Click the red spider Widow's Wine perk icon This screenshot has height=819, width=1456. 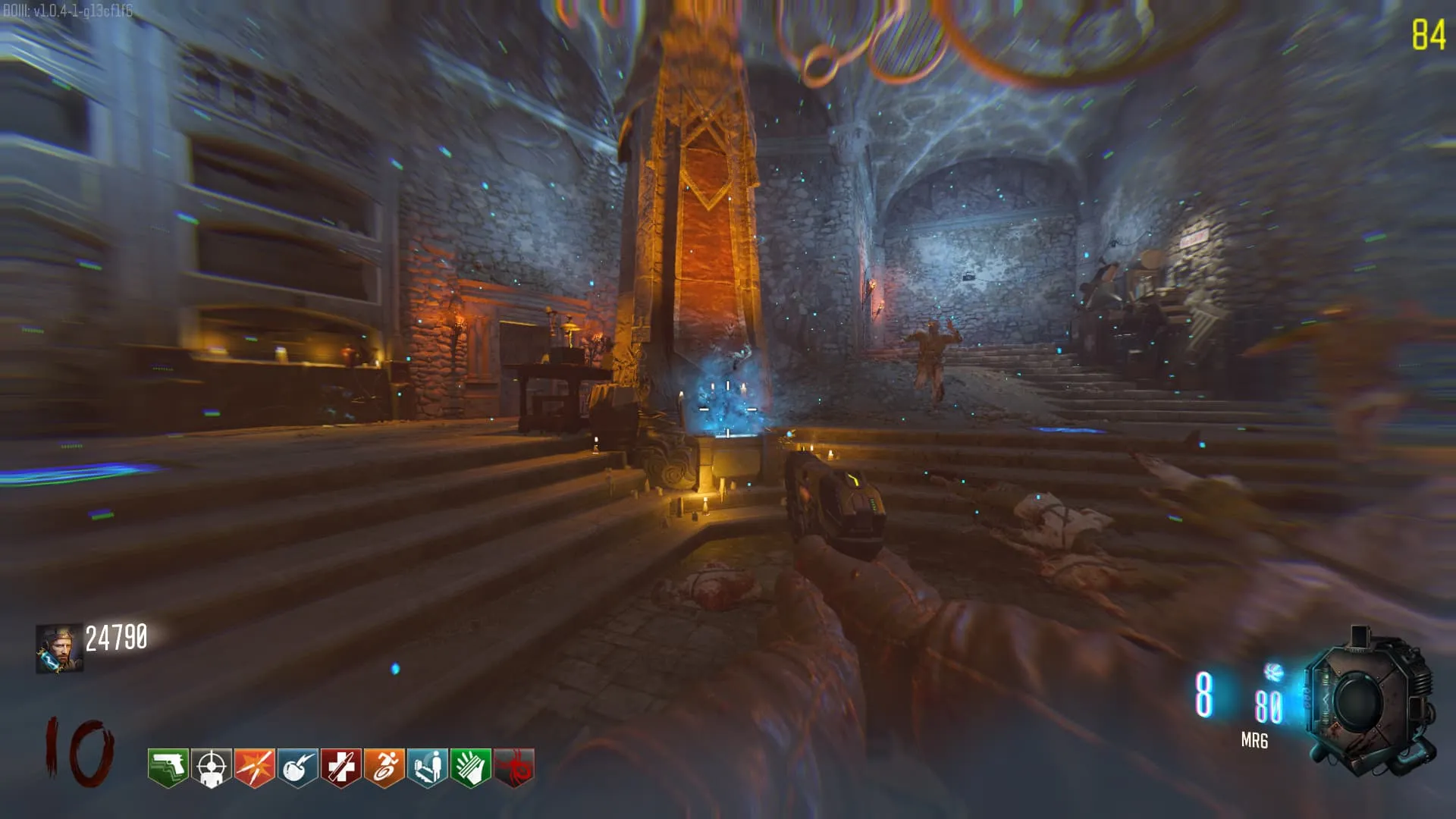(x=513, y=767)
